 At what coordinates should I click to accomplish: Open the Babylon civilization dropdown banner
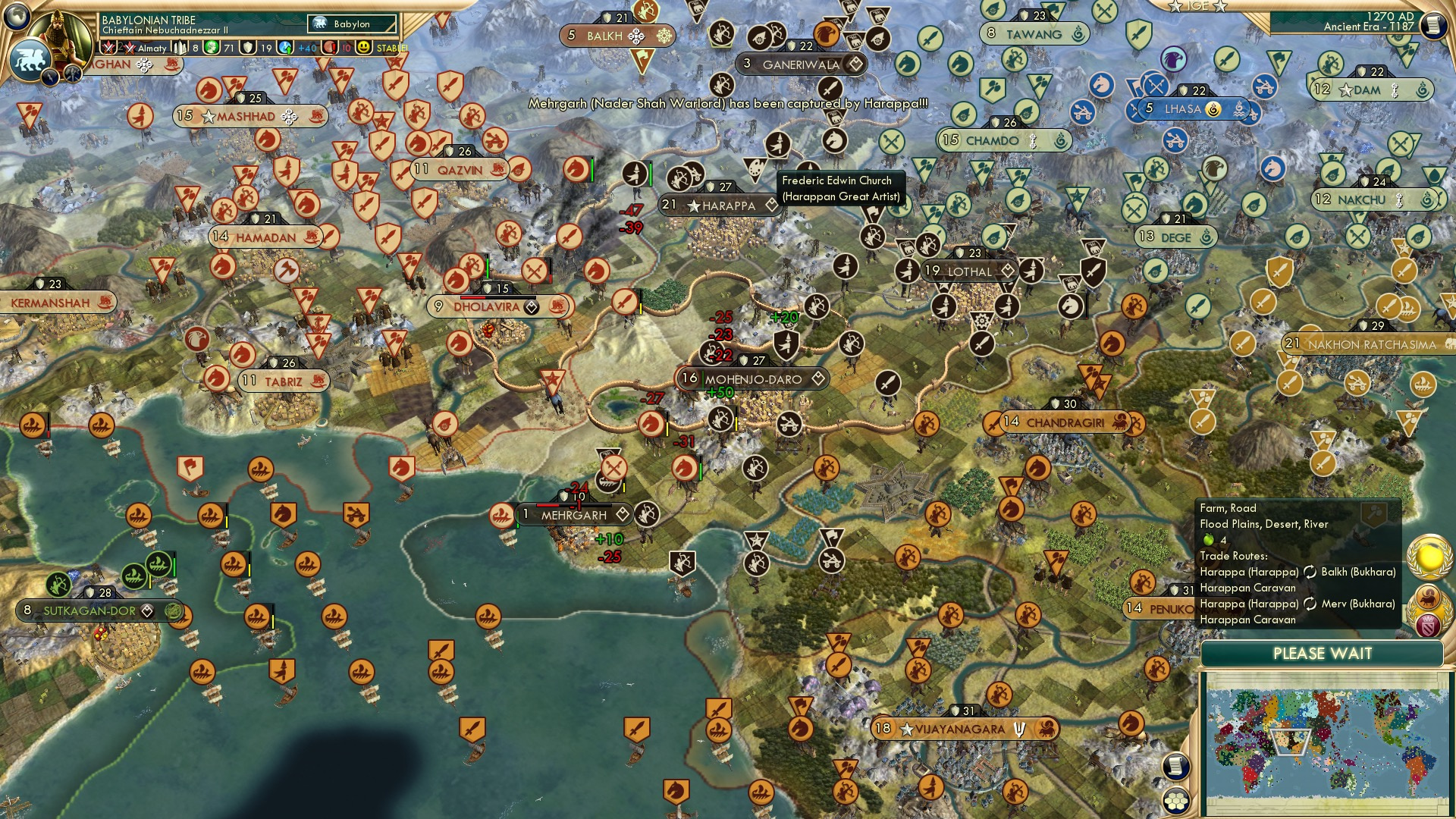(x=351, y=24)
